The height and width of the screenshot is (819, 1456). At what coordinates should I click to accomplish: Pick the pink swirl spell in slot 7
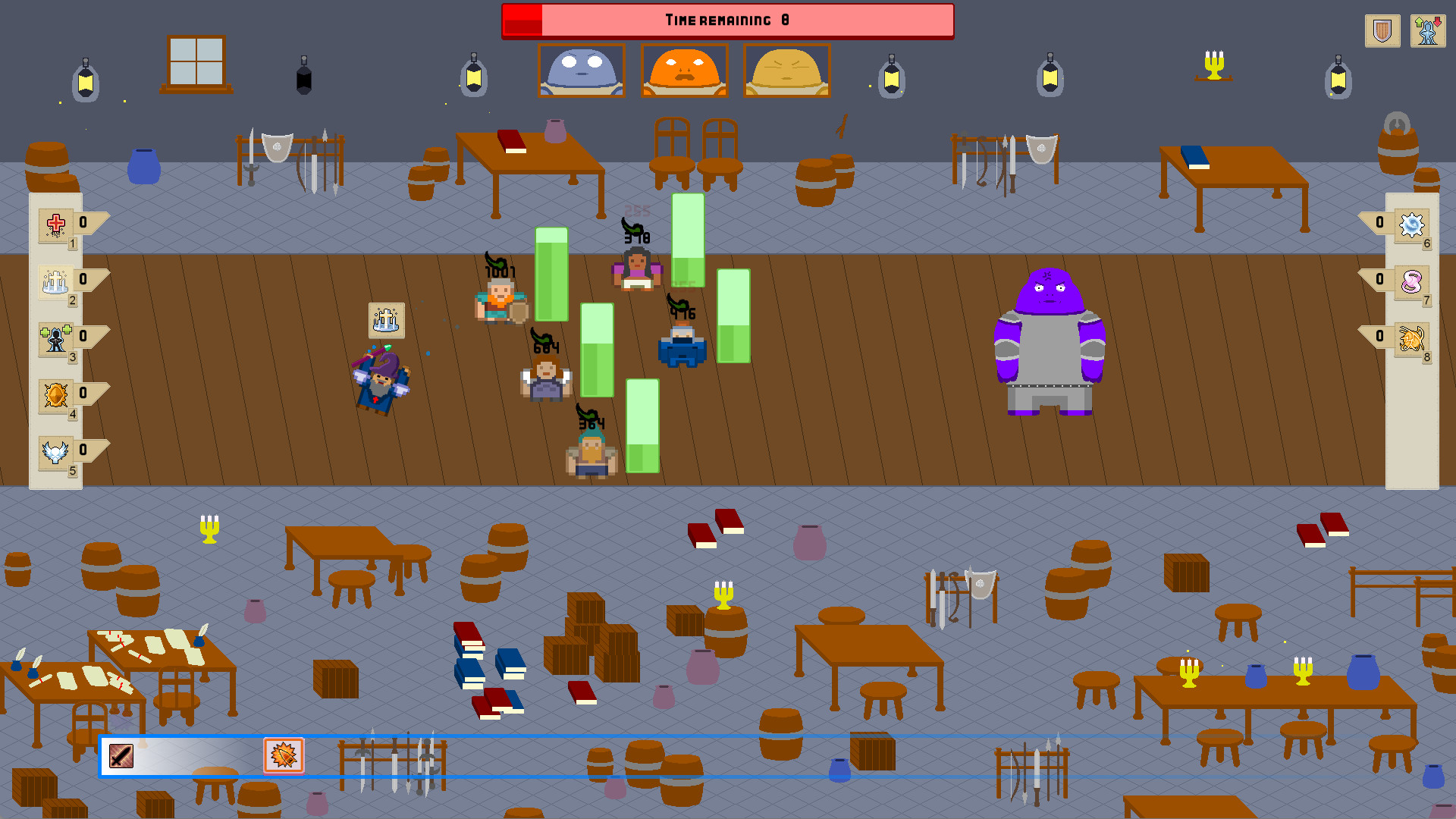click(1410, 283)
